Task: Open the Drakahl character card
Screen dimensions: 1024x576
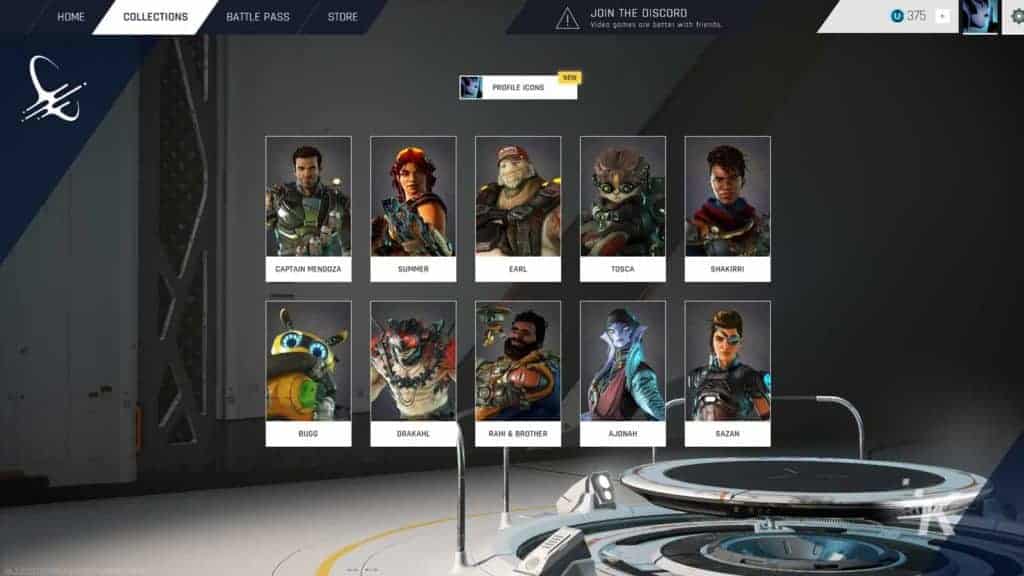Action: tap(413, 373)
